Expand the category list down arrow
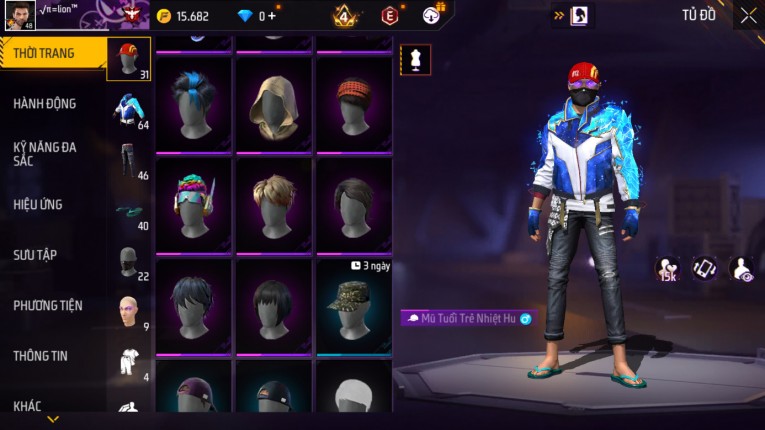 click(53, 419)
